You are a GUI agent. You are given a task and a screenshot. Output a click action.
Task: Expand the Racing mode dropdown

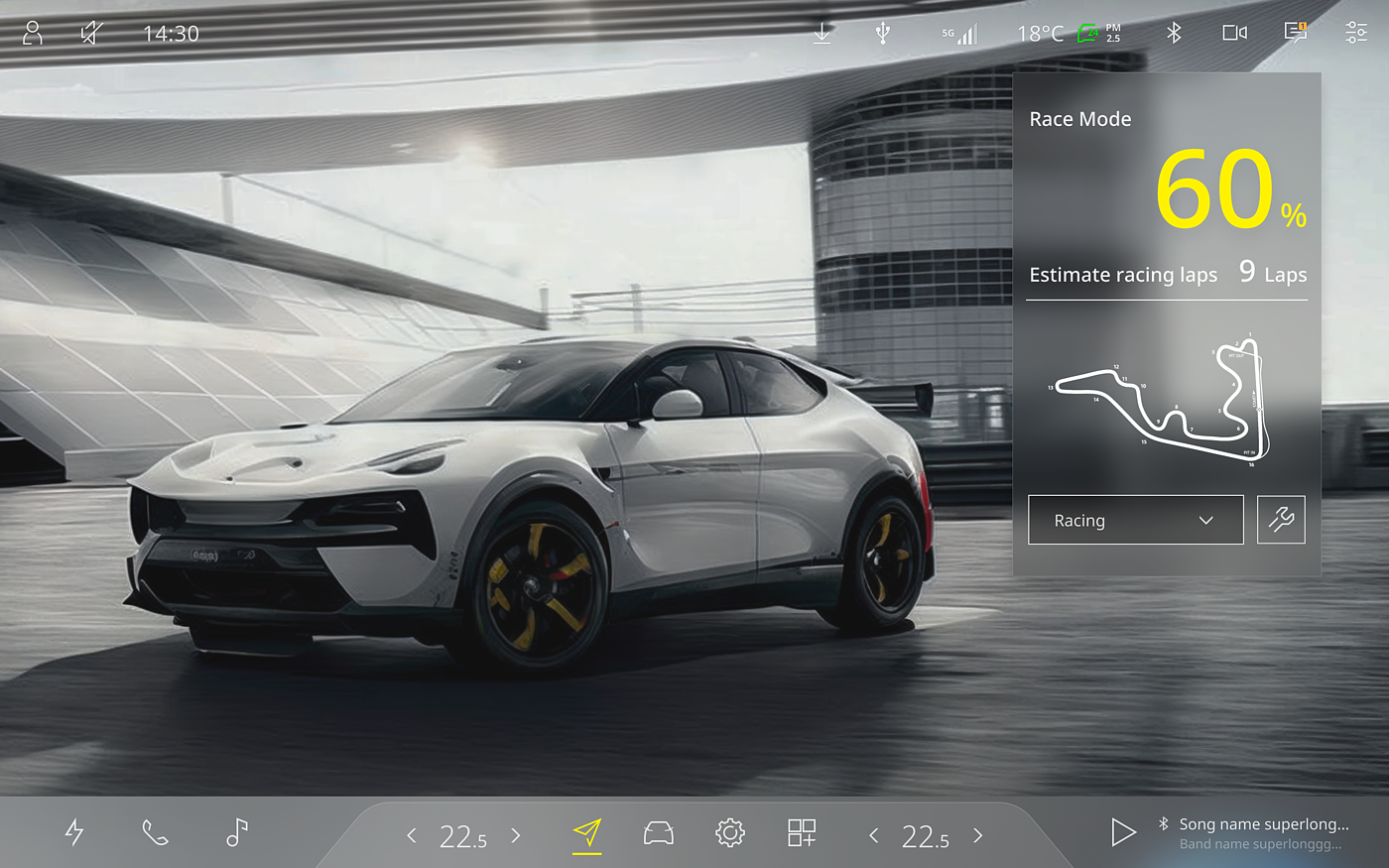1135,520
